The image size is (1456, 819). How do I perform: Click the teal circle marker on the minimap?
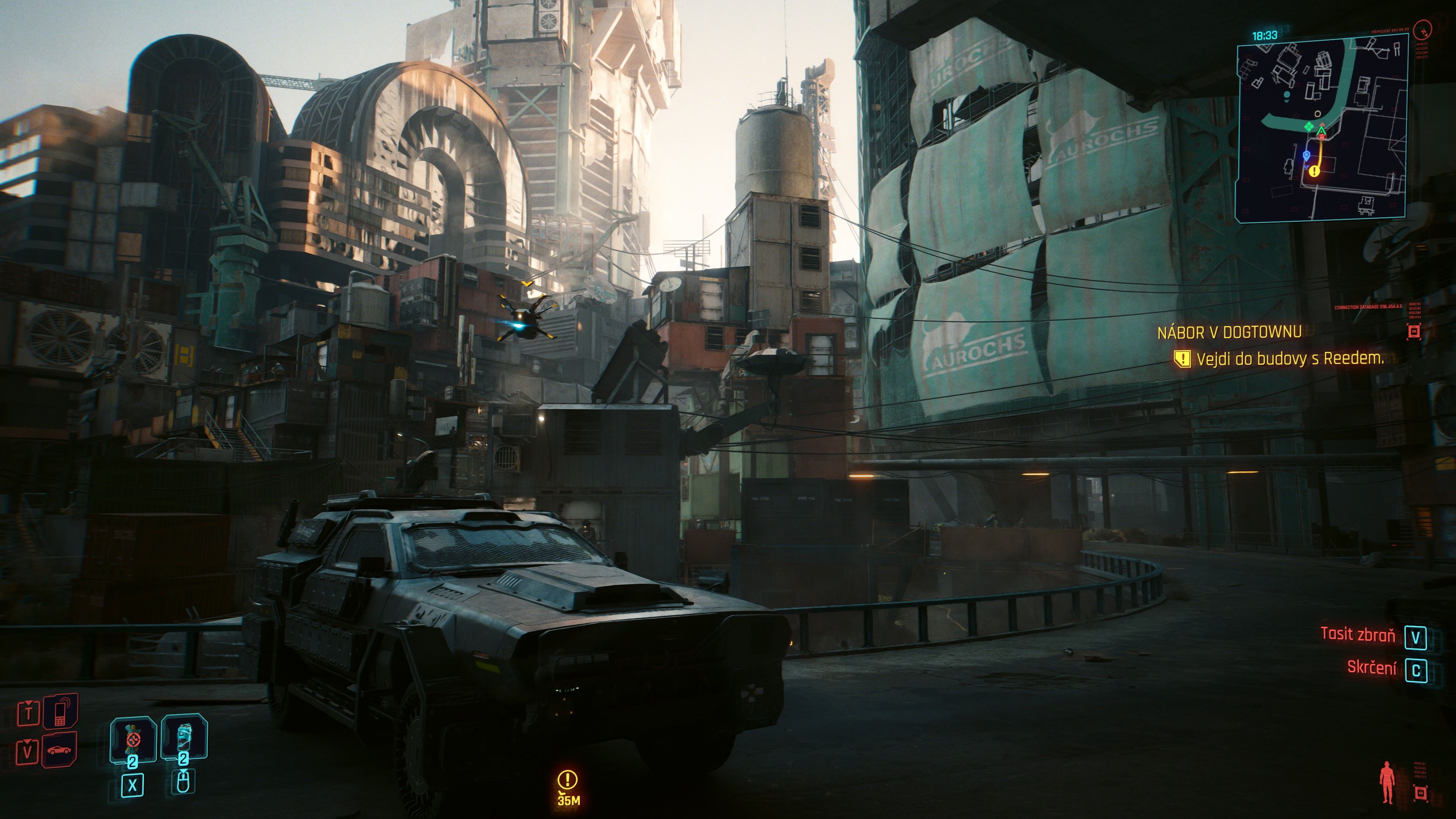coord(1287,95)
